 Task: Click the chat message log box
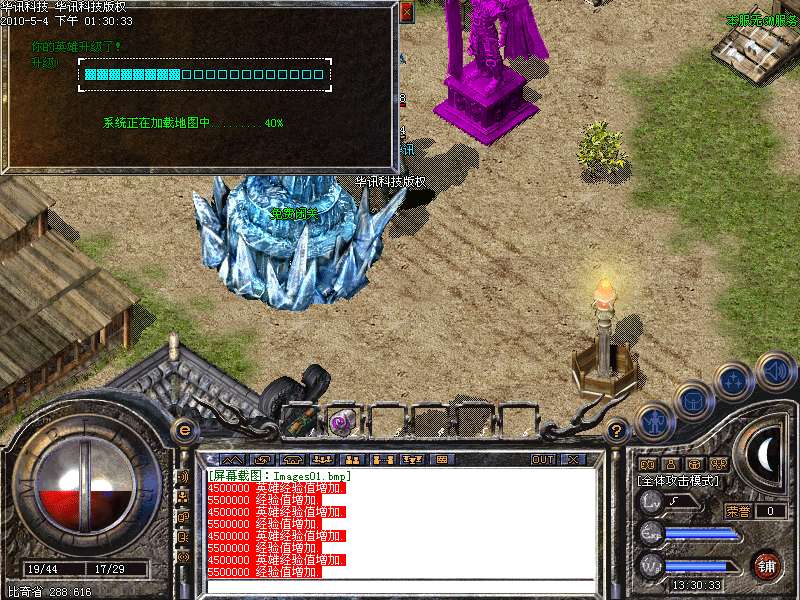(x=400, y=523)
